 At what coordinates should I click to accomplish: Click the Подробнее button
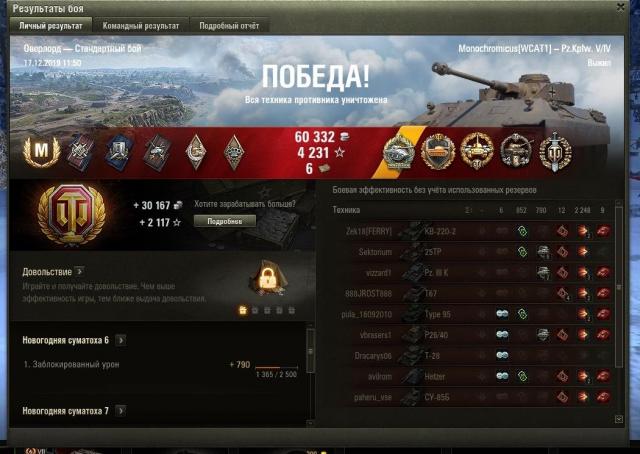point(217,220)
